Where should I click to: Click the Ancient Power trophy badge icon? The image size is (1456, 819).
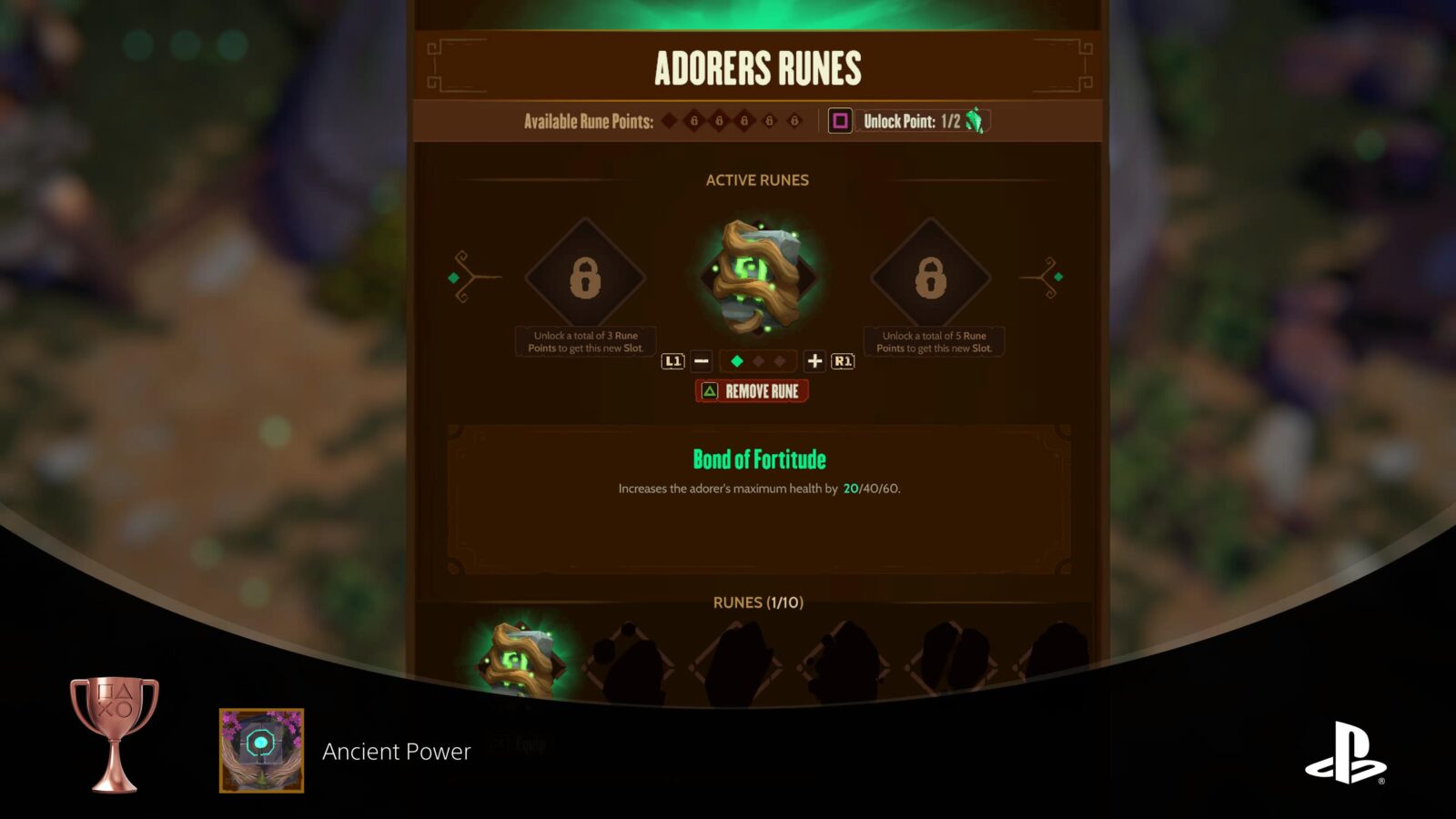(x=261, y=752)
